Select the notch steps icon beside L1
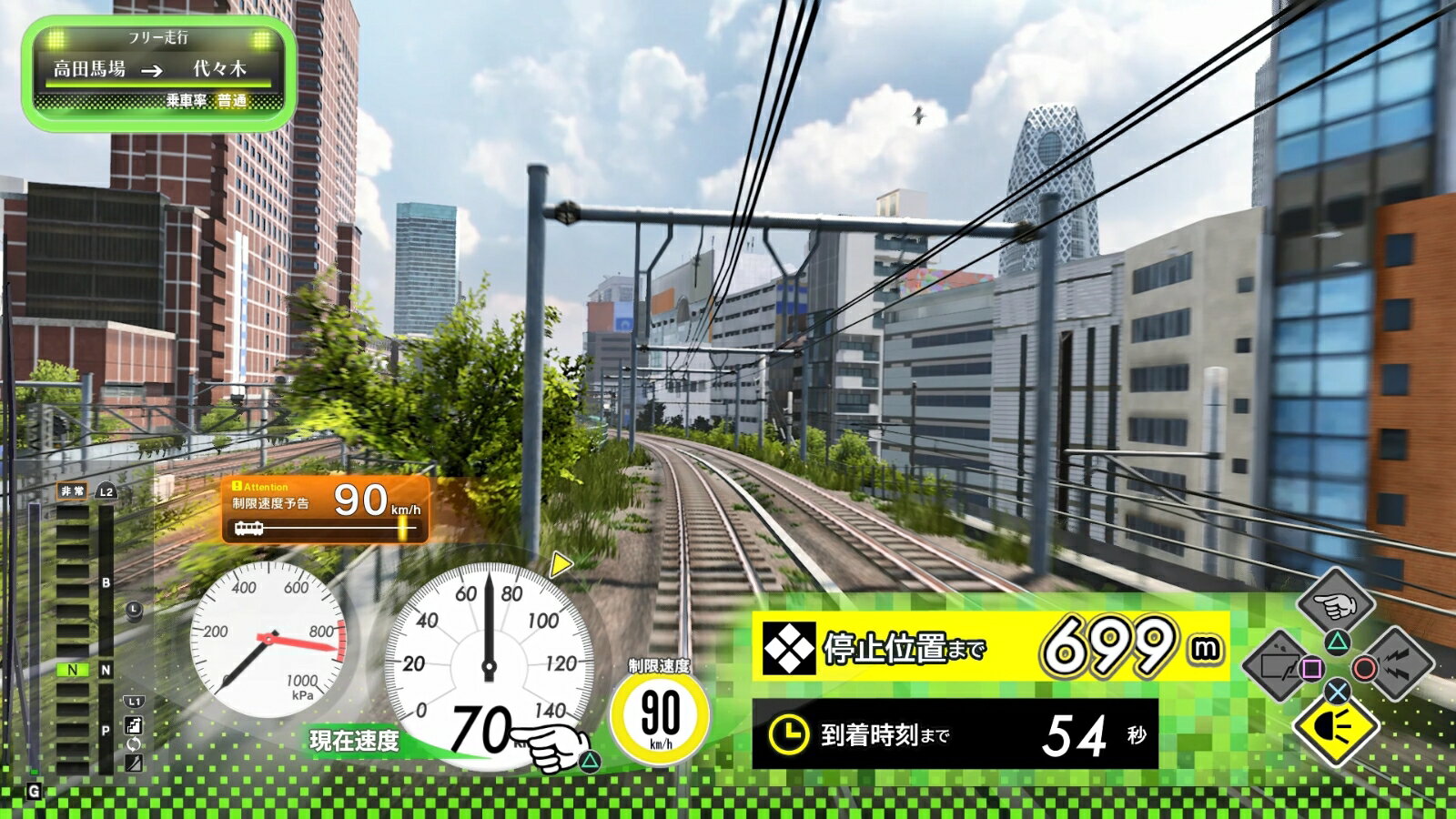This screenshot has width=1456, height=819. tap(133, 723)
